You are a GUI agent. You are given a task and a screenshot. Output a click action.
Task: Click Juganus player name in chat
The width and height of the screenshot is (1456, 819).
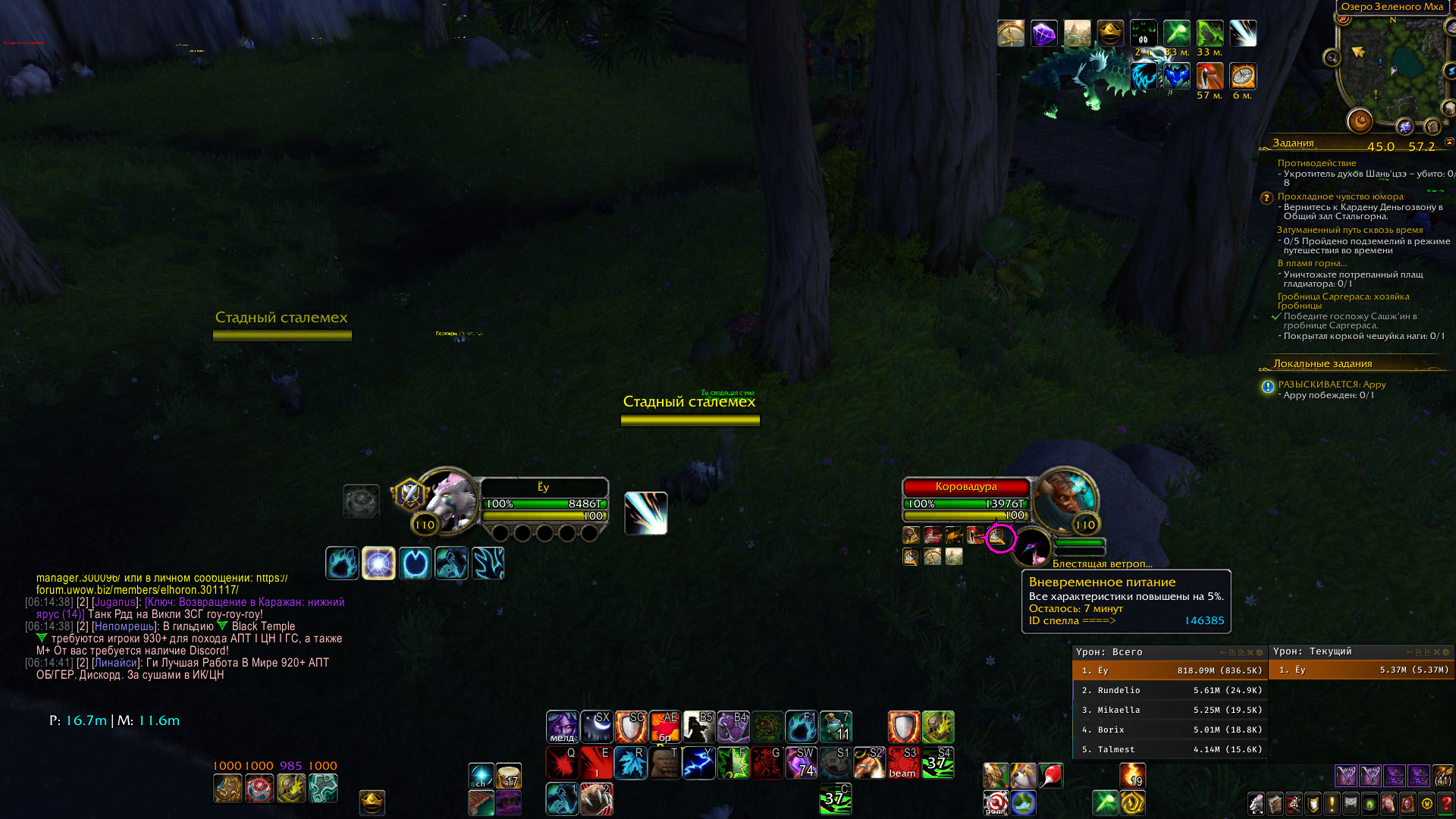coord(115,602)
